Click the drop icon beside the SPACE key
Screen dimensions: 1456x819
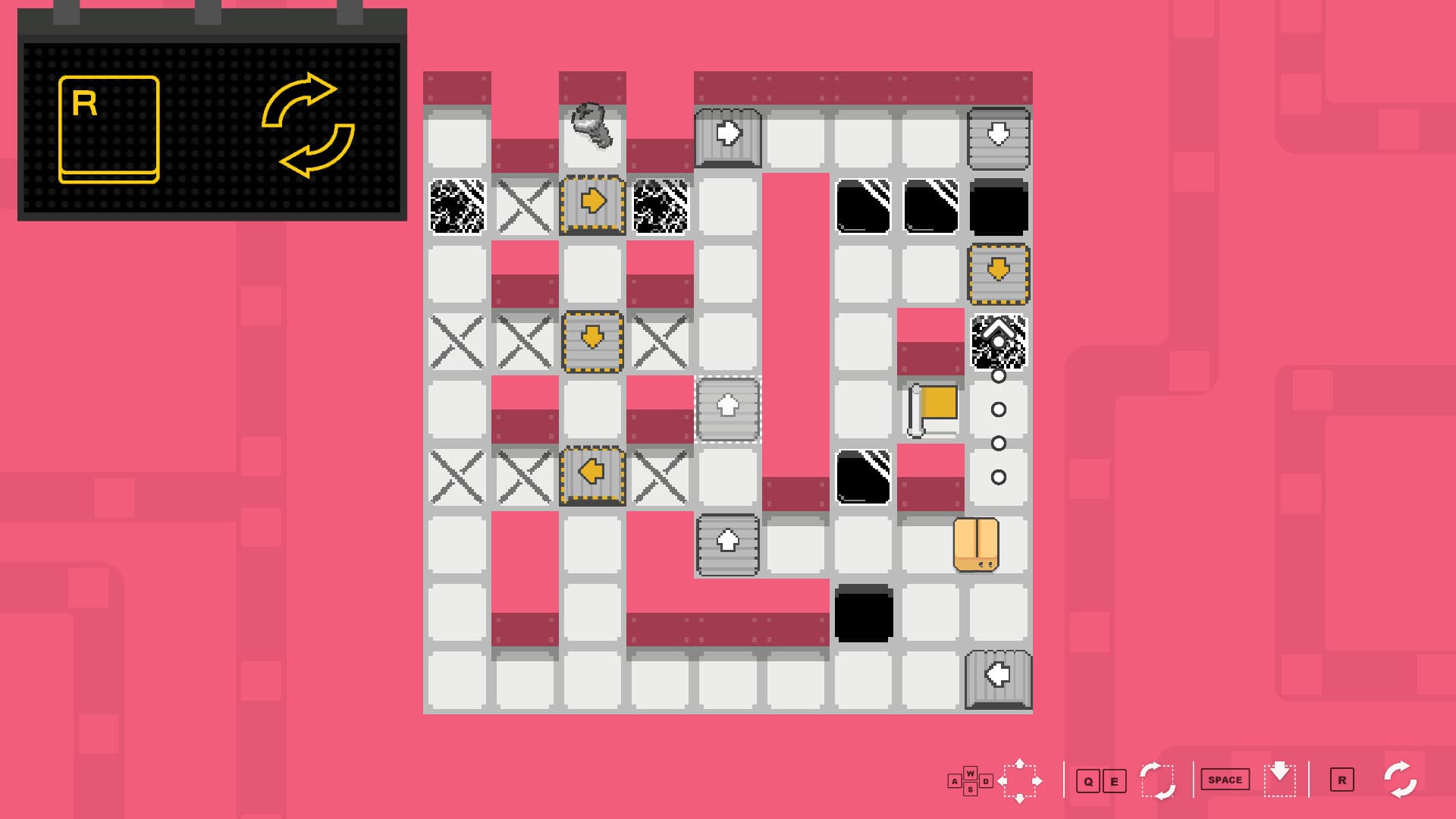(x=1279, y=779)
